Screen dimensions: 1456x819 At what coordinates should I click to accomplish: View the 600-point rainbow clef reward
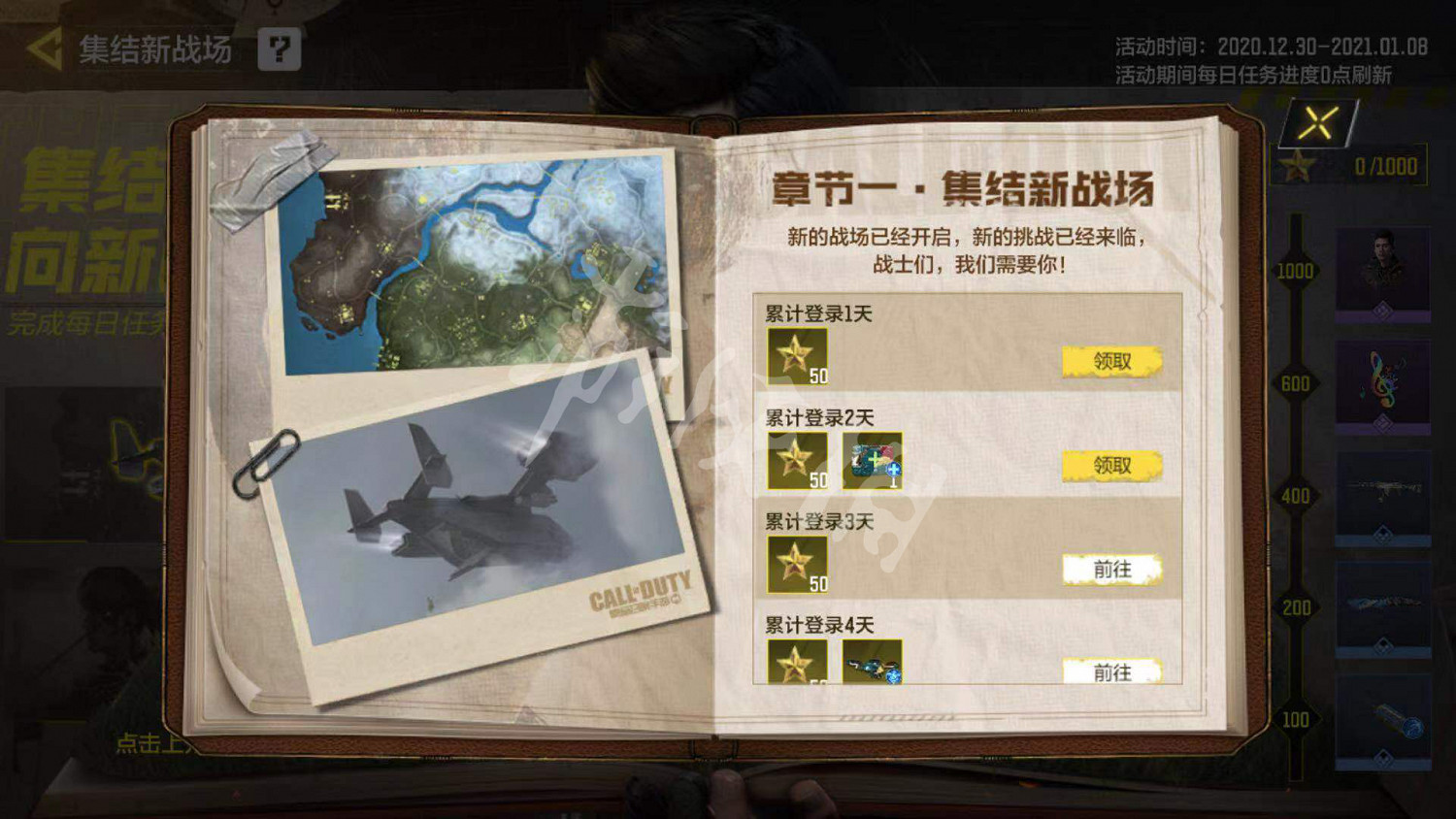coord(1382,384)
